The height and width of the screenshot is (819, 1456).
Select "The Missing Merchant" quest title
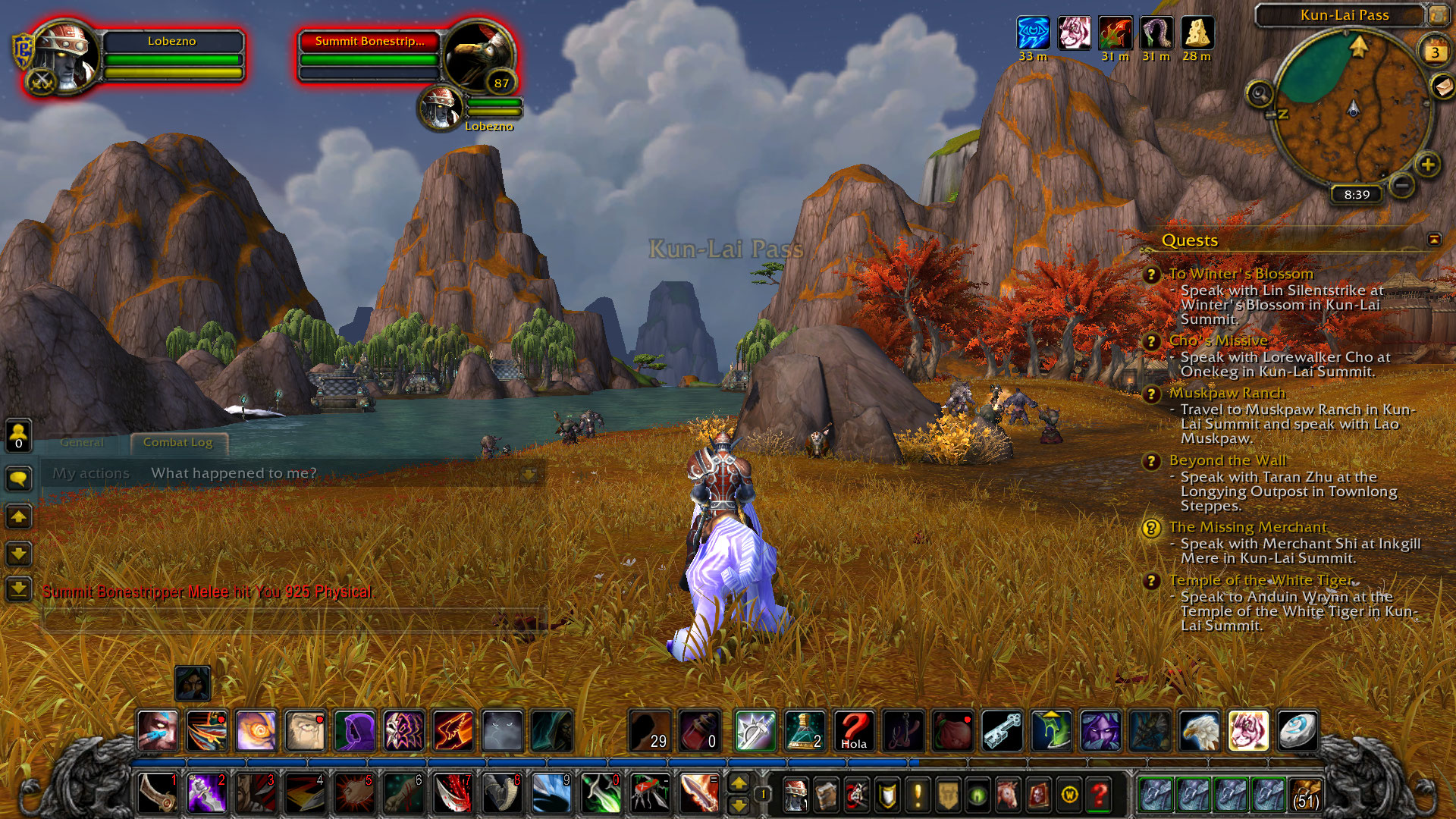pyautogui.click(x=1247, y=527)
